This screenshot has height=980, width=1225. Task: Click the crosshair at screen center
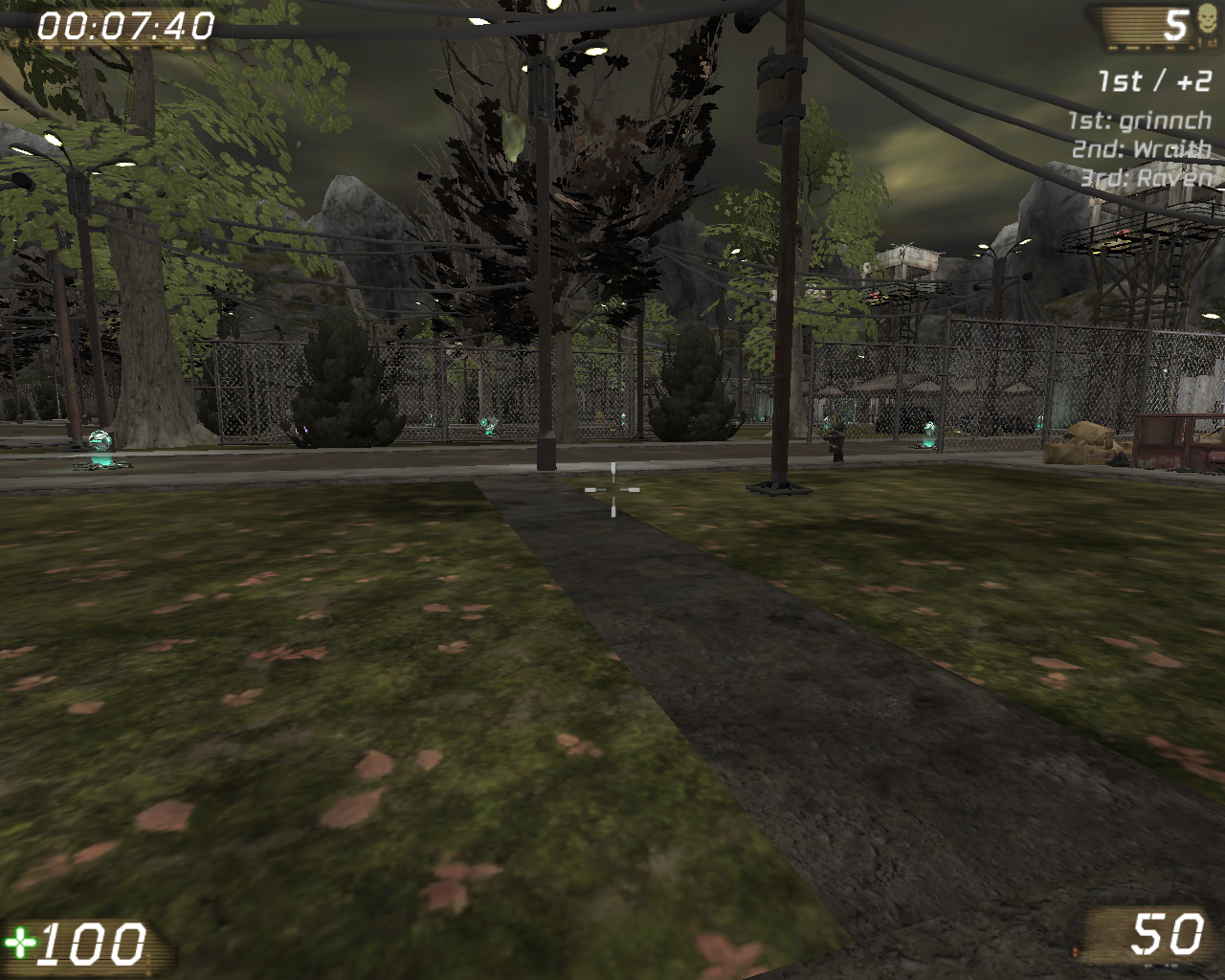coord(612,488)
